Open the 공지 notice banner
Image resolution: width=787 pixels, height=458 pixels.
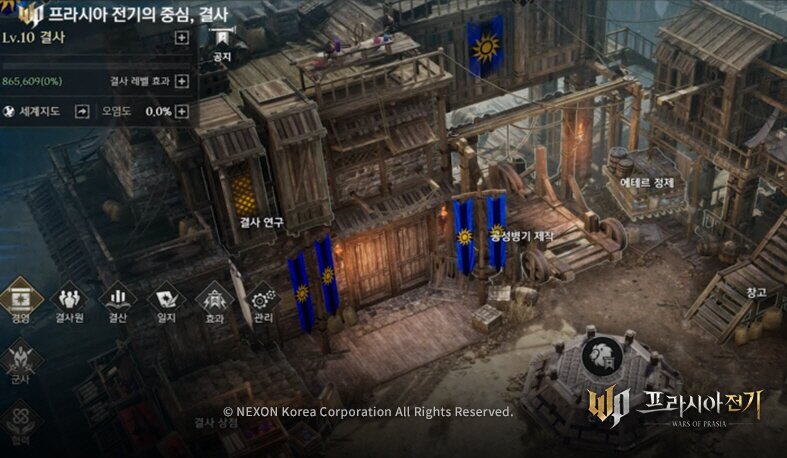tap(222, 43)
